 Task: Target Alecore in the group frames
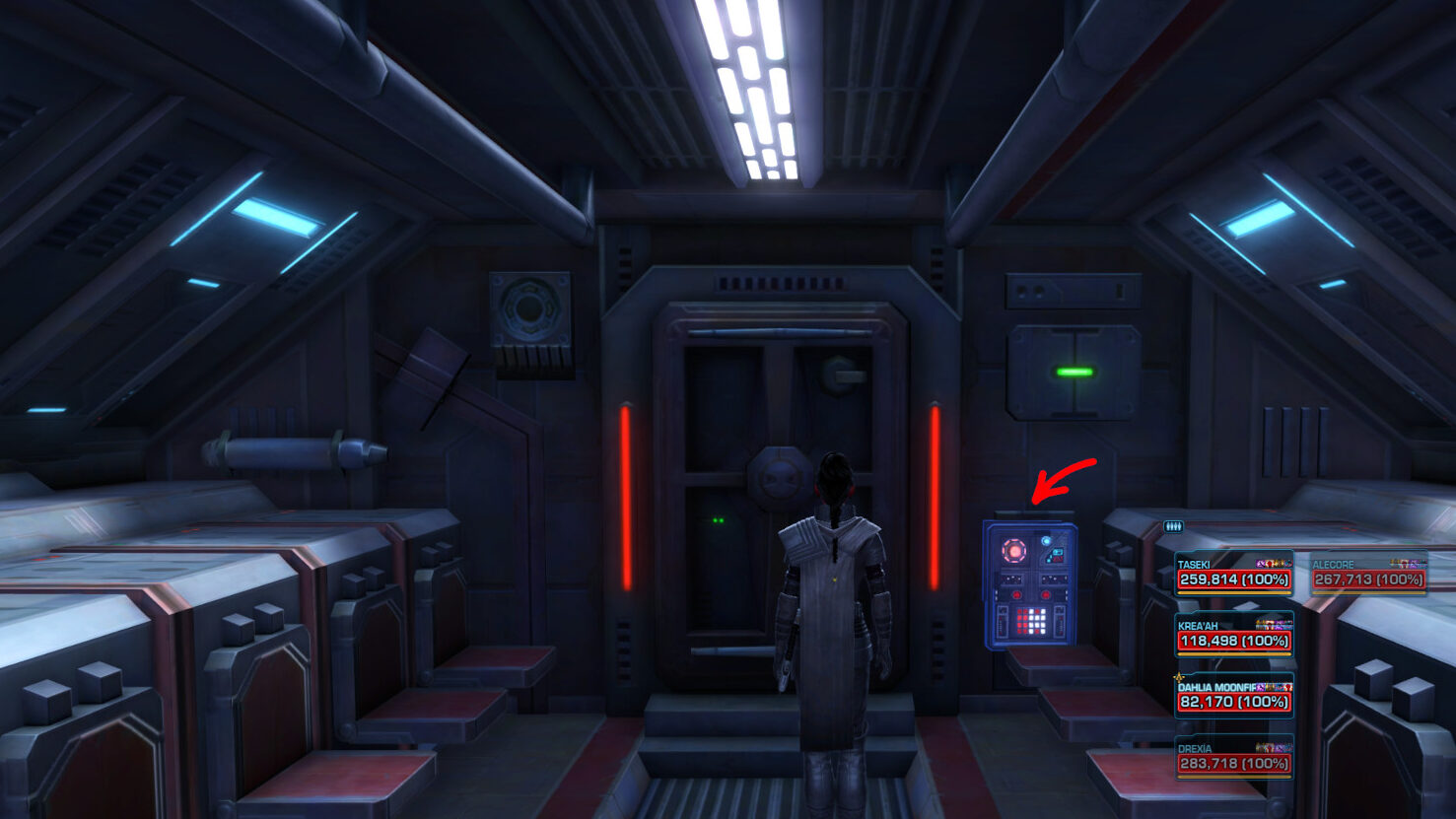(x=1368, y=575)
